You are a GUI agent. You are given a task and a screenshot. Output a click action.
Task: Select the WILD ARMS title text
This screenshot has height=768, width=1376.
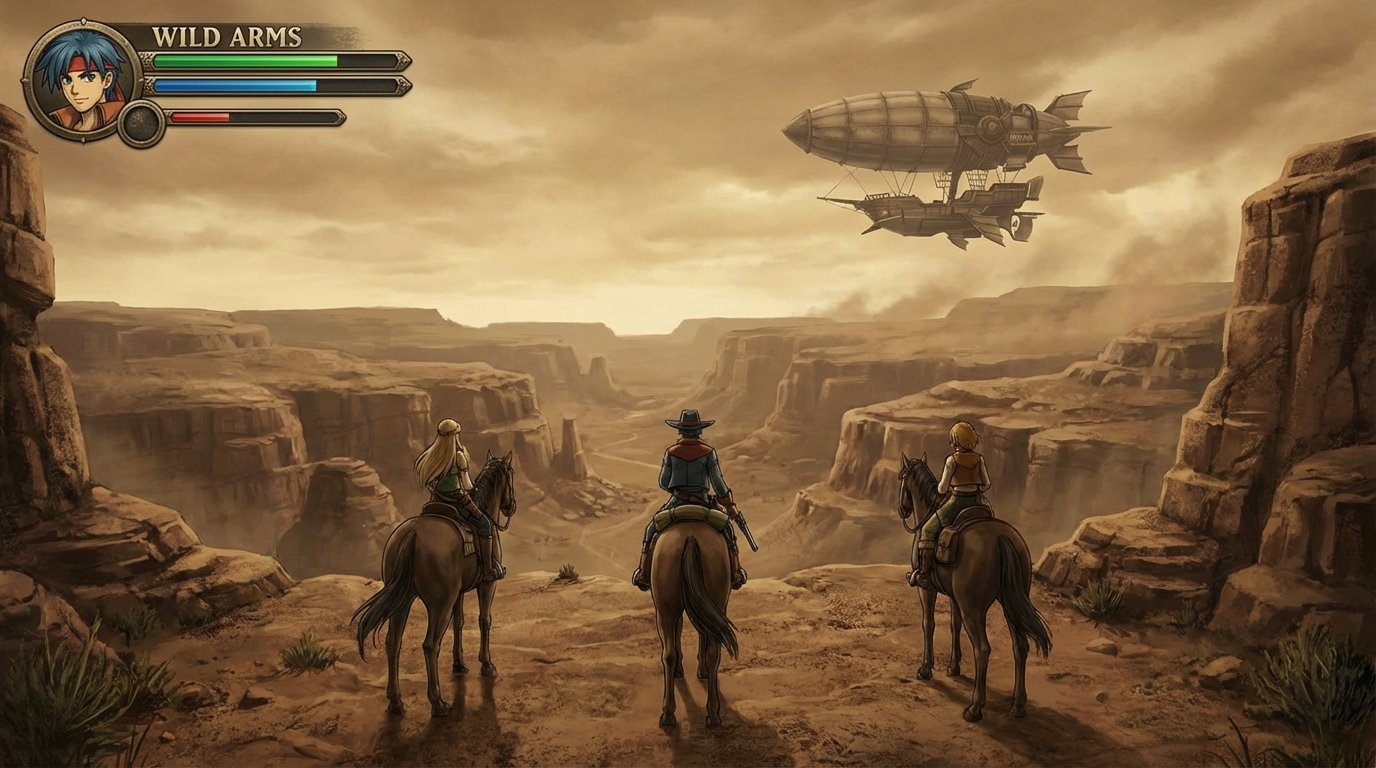click(x=227, y=35)
